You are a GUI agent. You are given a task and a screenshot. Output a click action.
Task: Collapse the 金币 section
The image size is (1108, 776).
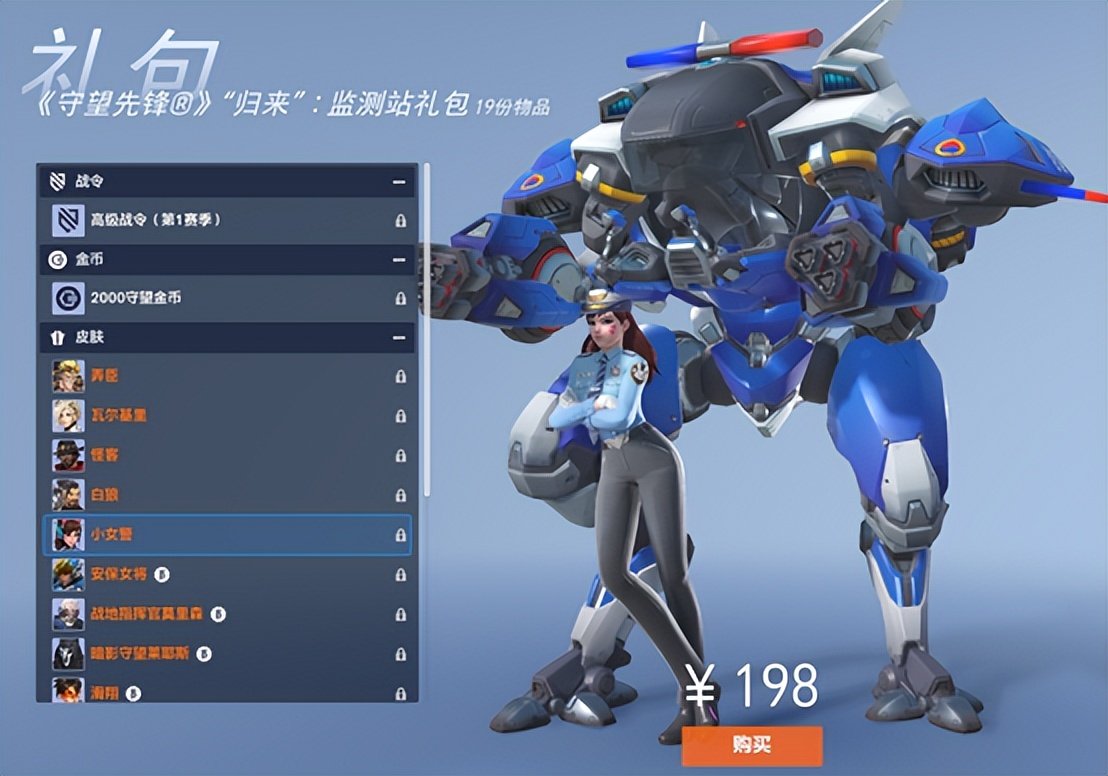coord(400,260)
